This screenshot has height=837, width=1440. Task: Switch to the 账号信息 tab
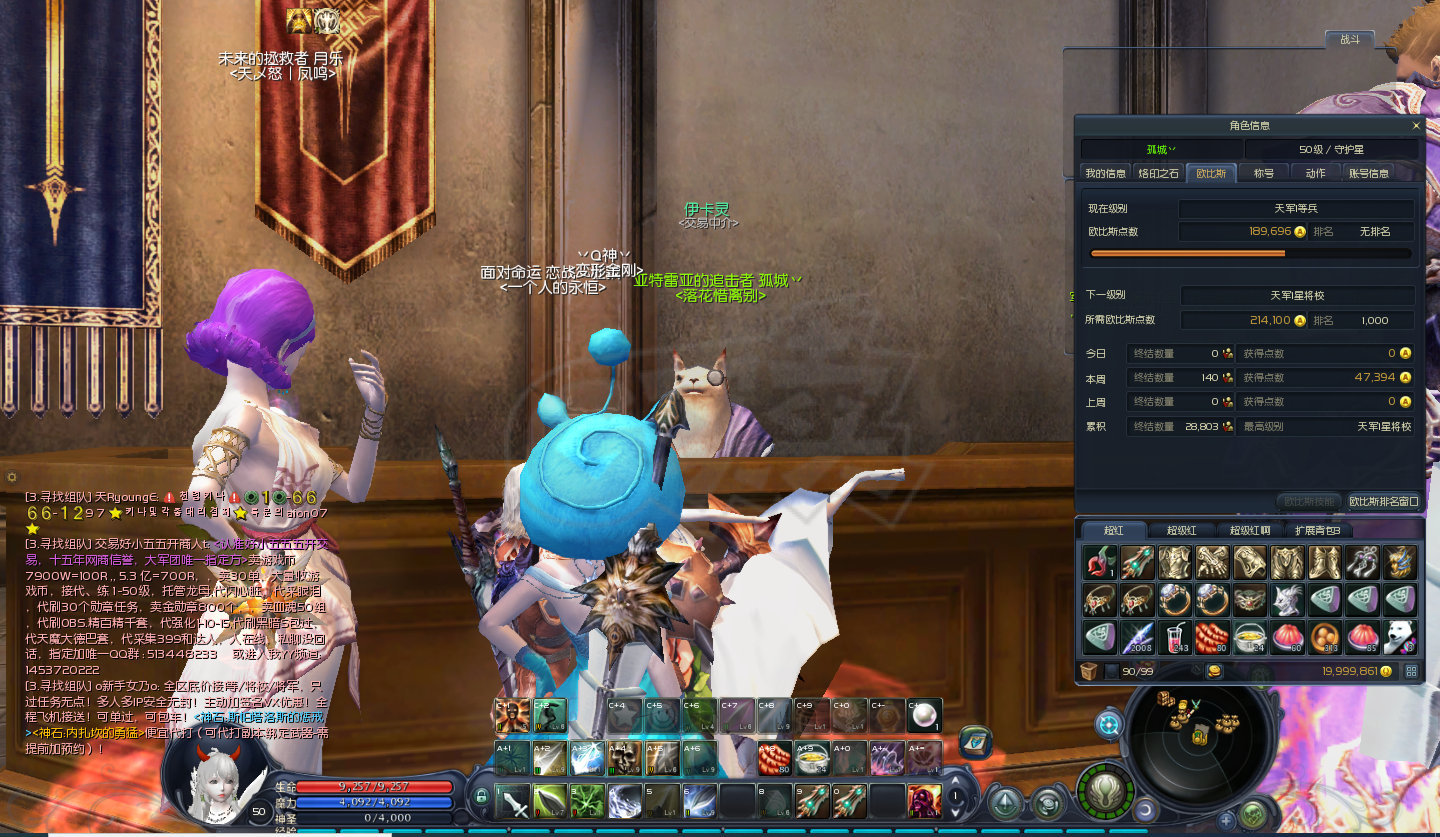point(1368,173)
